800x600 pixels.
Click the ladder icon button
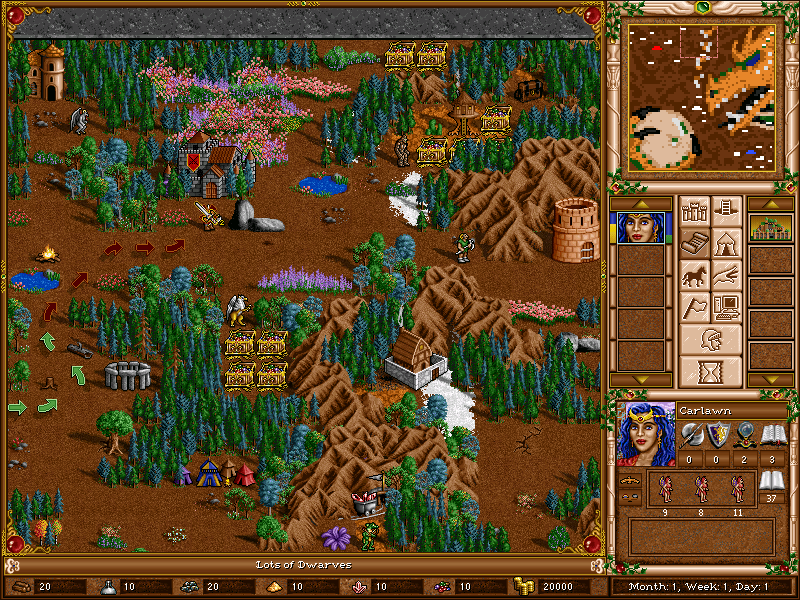pyautogui.click(x=727, y=211)
